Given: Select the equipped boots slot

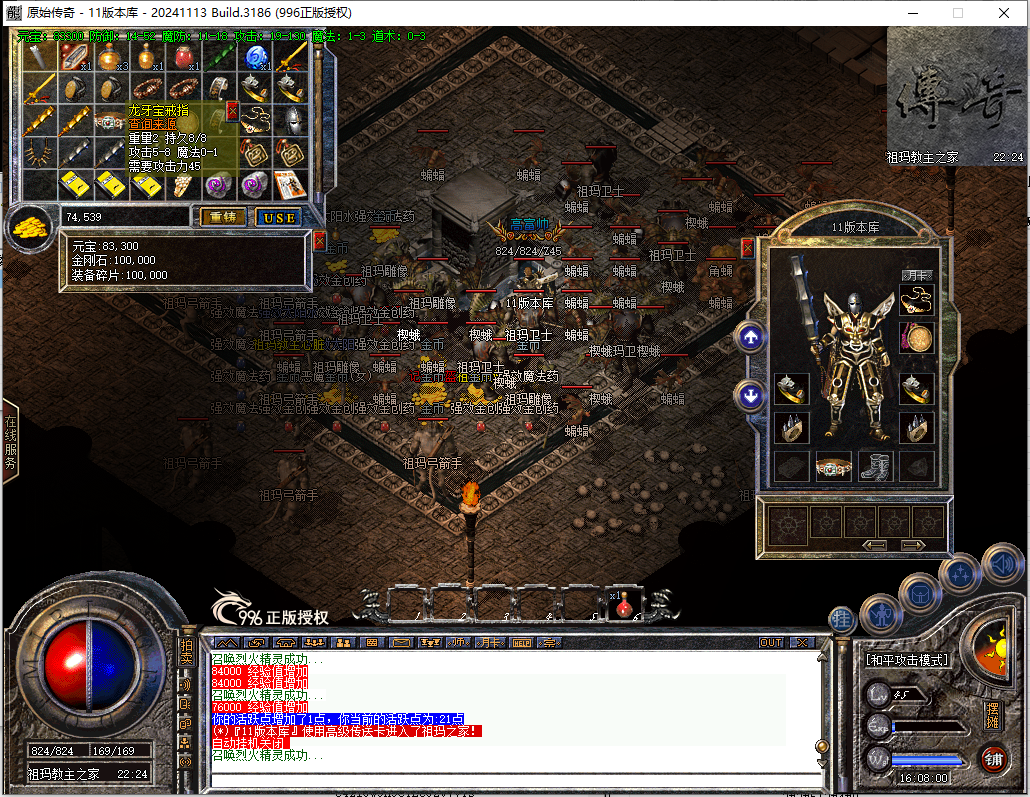Looking at the screenshot, I should click(875, 466).
